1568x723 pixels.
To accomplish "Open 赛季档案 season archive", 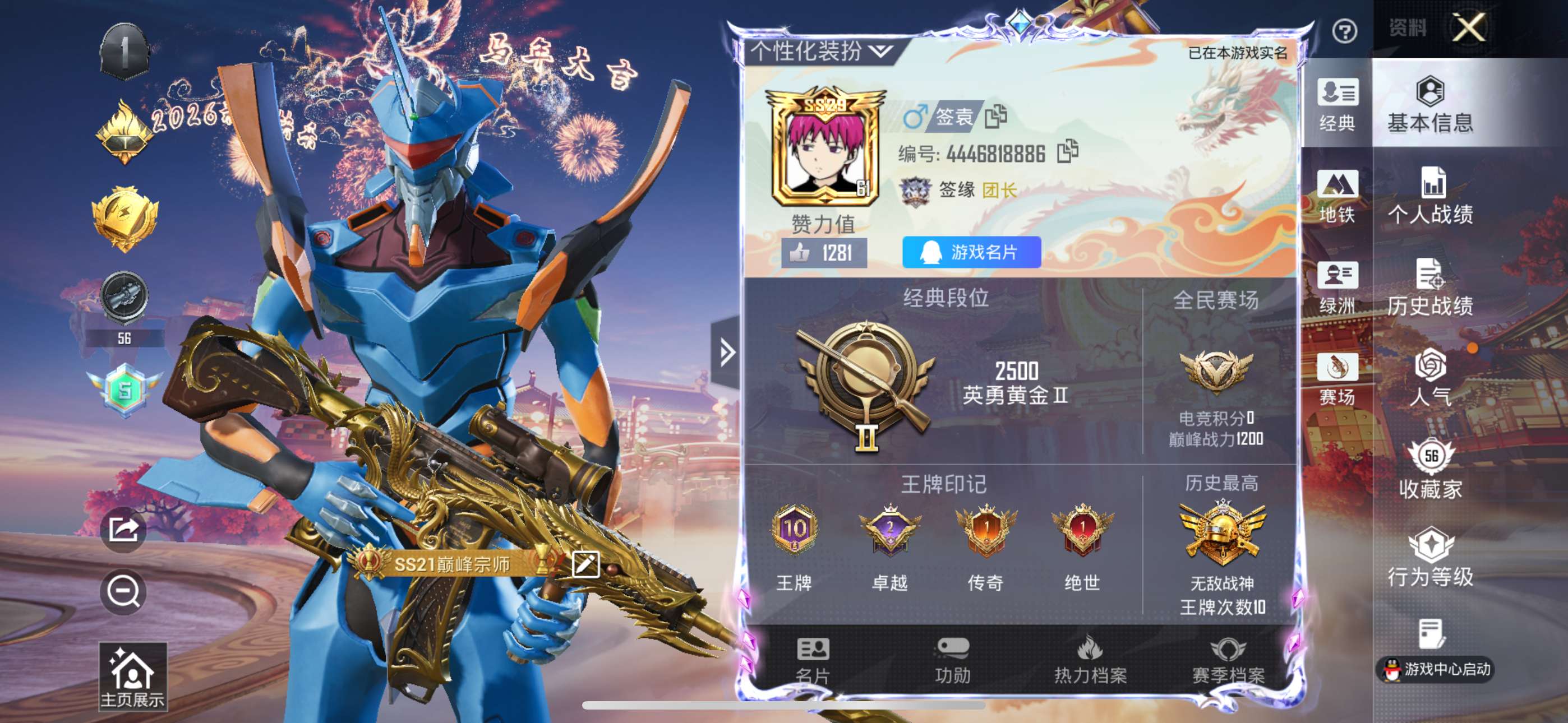I will click(1228, 661).
